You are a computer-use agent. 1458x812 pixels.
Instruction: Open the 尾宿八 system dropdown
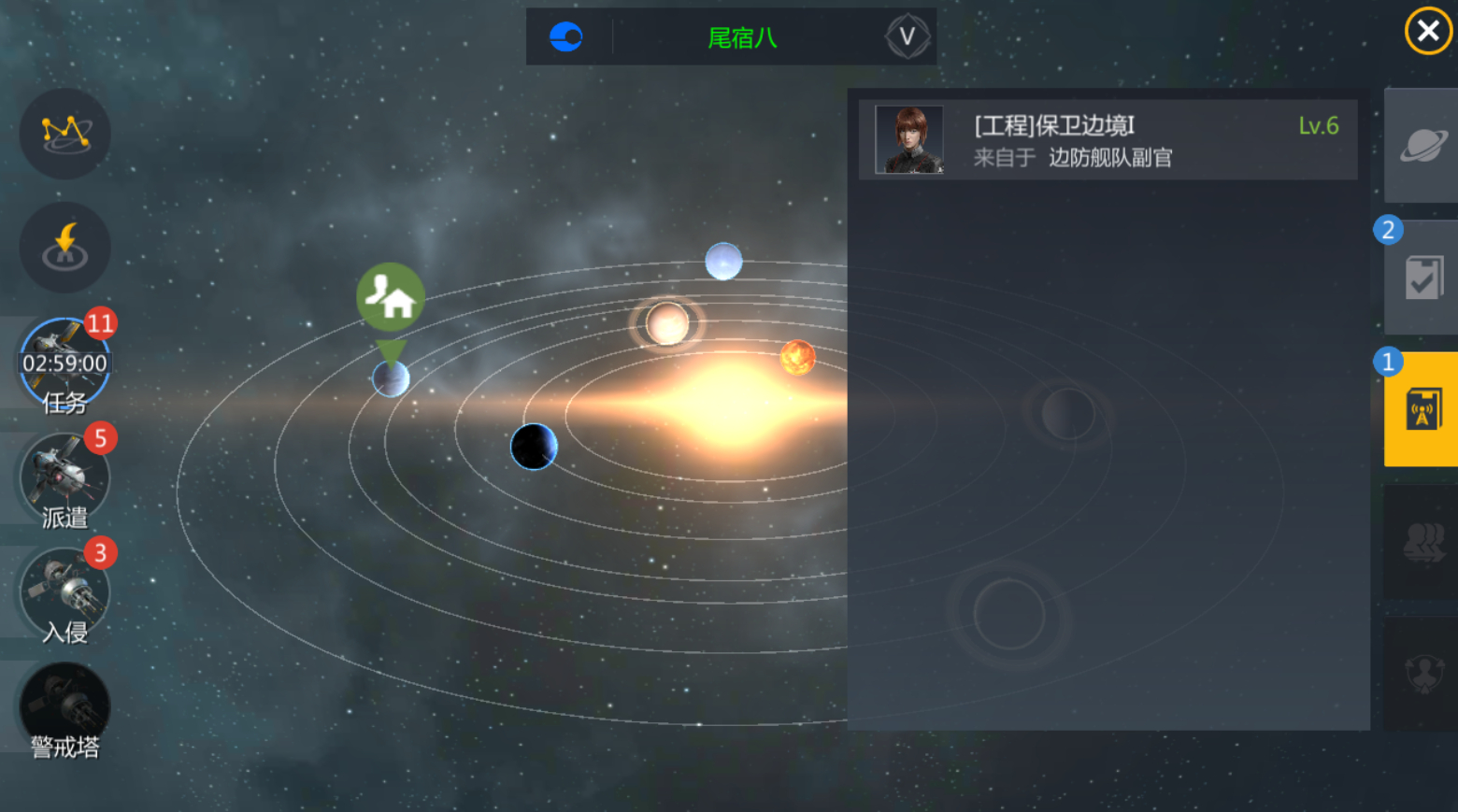(x=907, y=37)
